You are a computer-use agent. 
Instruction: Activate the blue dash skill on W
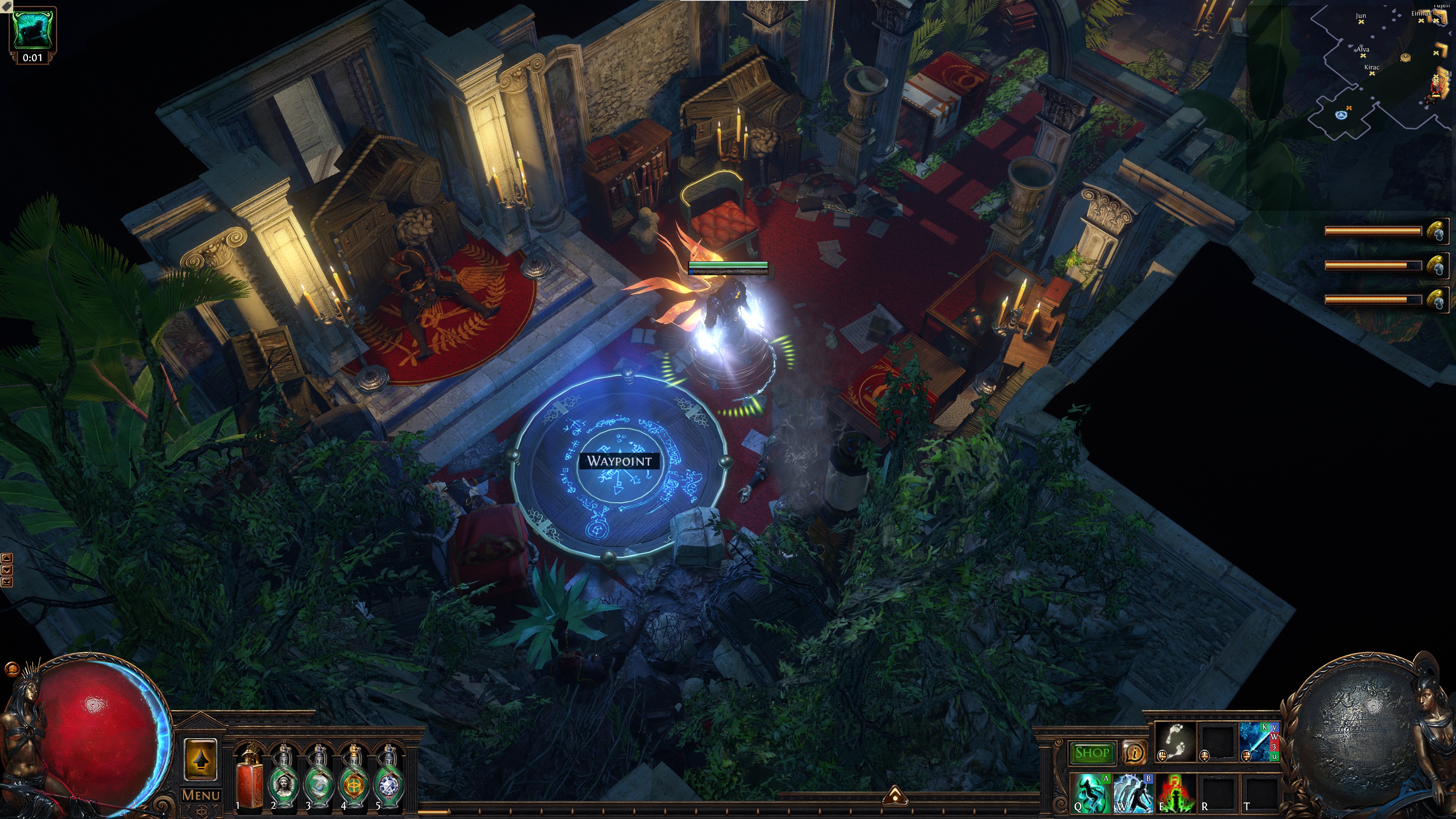tap(1133, 793)
